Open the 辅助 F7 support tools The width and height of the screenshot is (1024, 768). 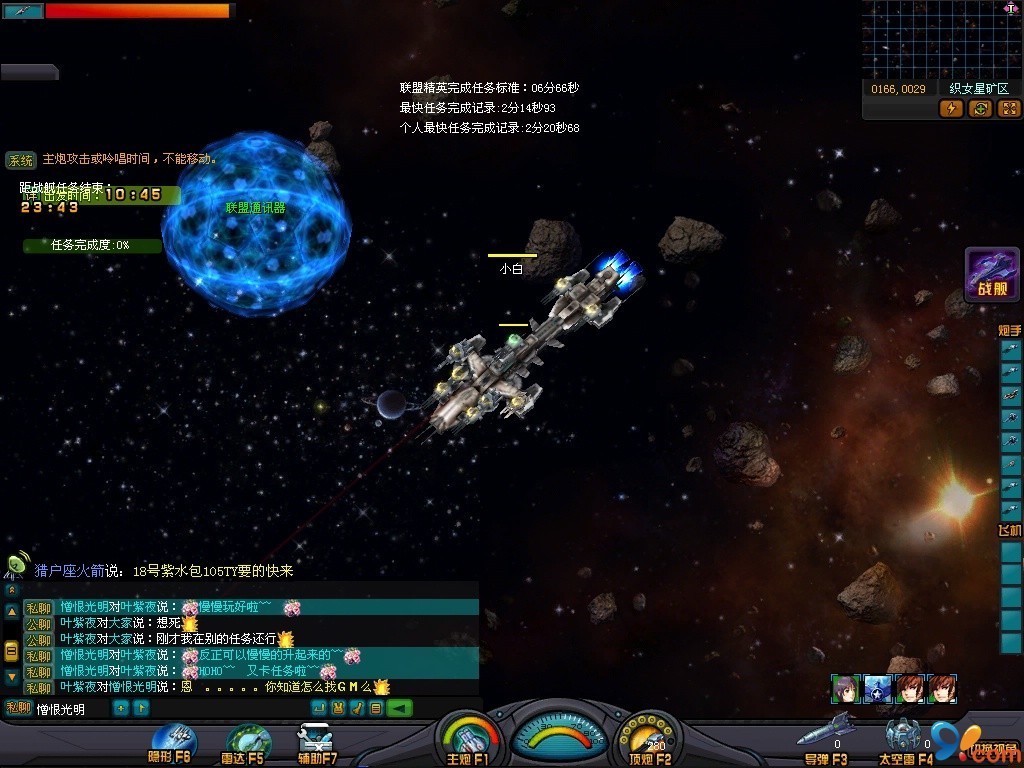tap(318, 743)
